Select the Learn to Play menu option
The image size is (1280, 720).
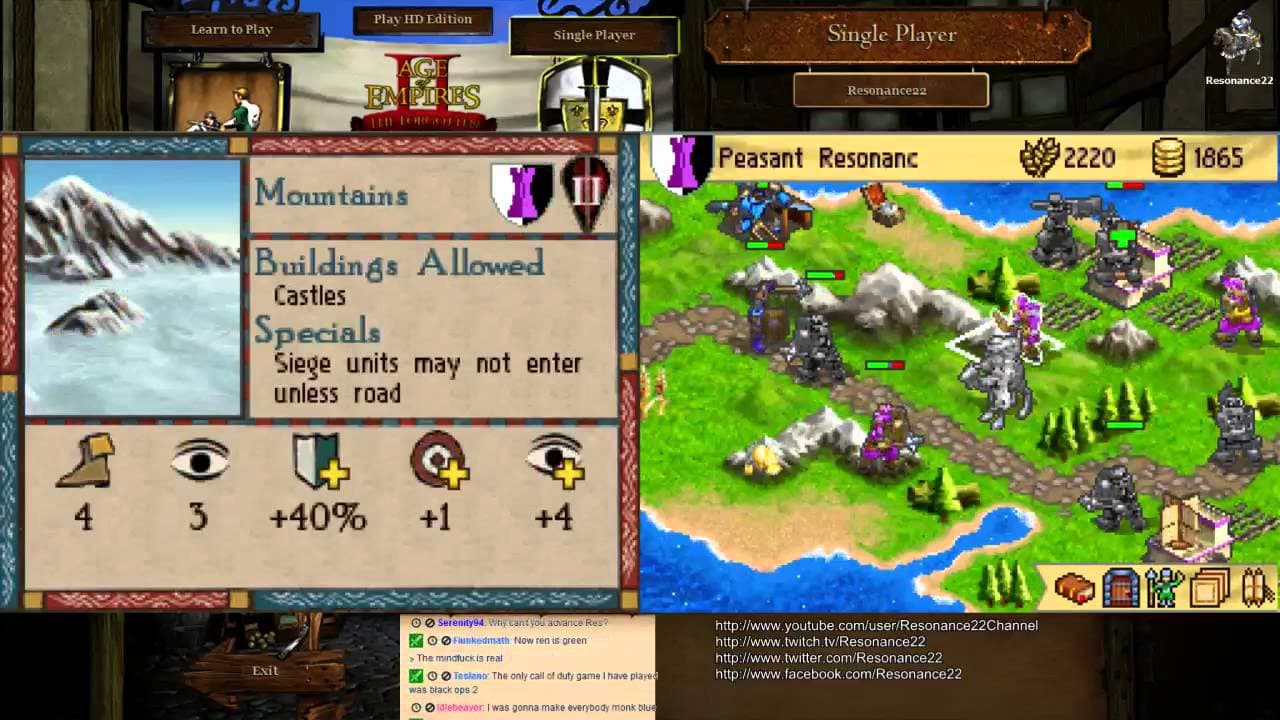point(231,29)
